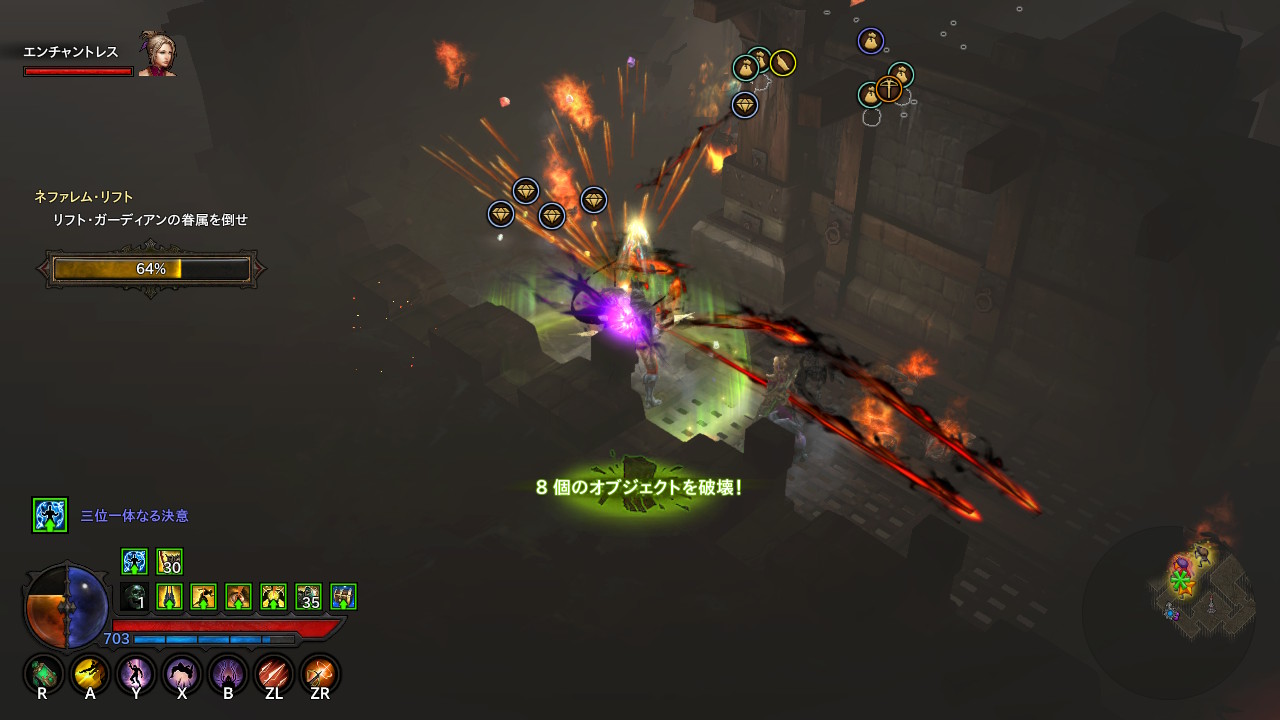Cast the purple falling figure skill
The width and height of the screenshot is (1280, 720).
(x=182, y=674)
